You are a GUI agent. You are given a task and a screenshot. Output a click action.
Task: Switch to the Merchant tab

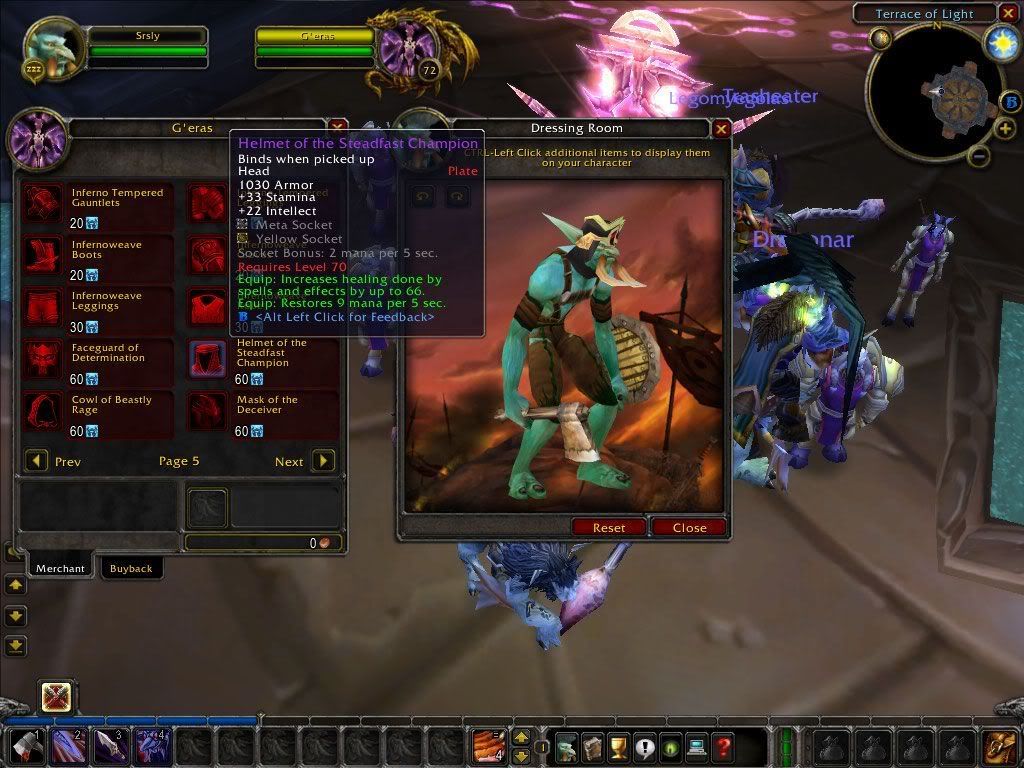point(60,568)
